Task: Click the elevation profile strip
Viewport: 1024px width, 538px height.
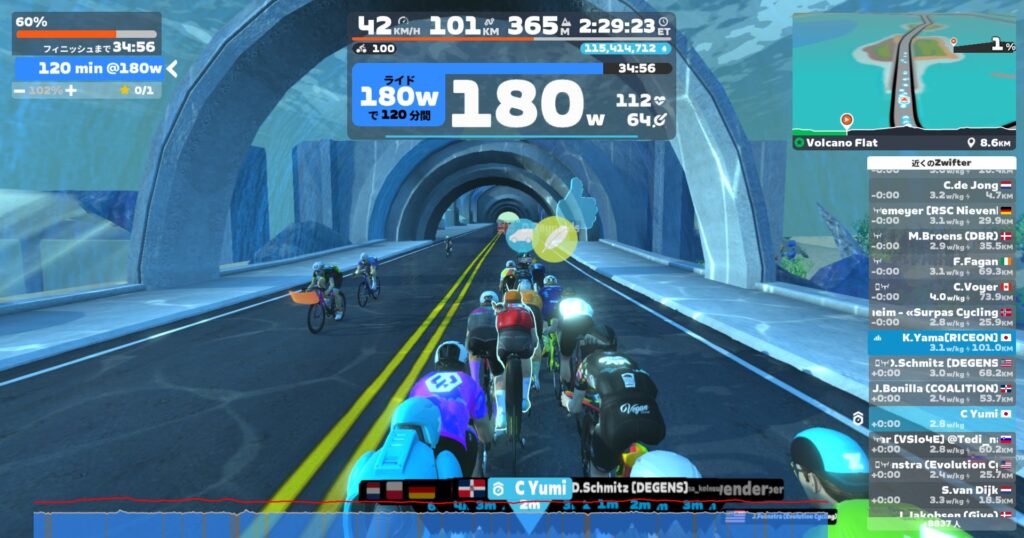Action: click(400, 523)
